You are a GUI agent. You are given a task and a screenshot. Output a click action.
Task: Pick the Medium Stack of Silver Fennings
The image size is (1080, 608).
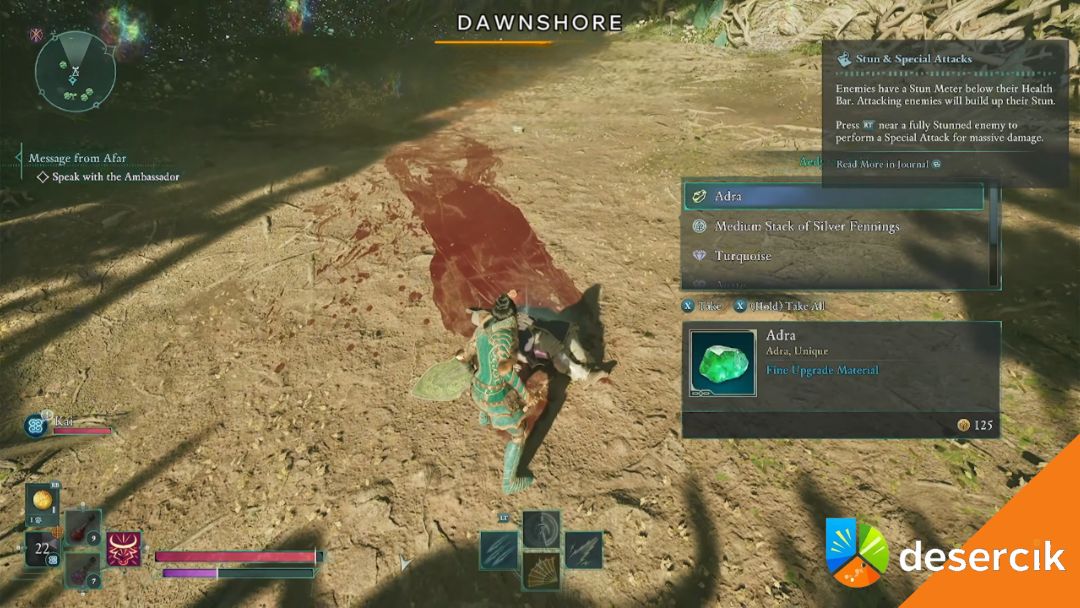[806, 227]
